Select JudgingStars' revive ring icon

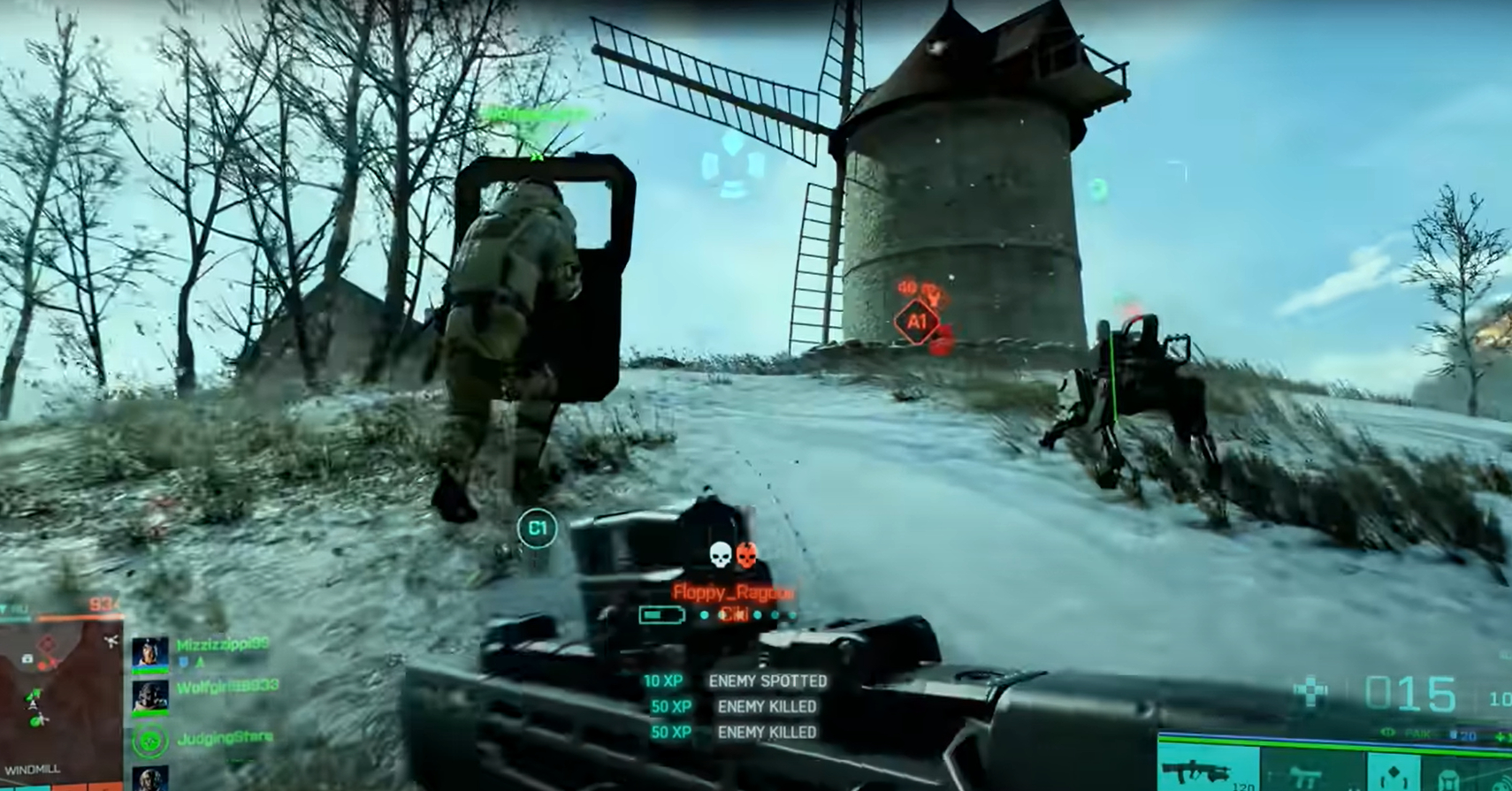tap(151, 742)
